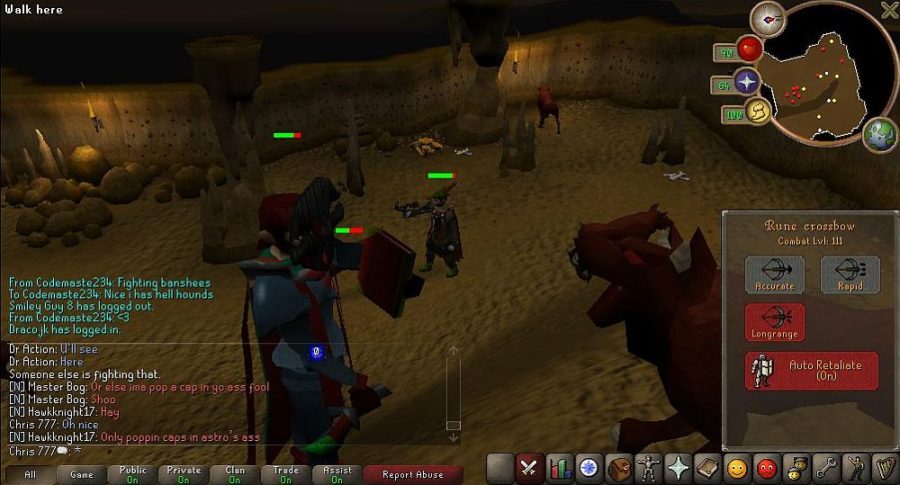Select the Trade chat tab
This screenshot has width=900, height=485.
click(x=286, y=474)
